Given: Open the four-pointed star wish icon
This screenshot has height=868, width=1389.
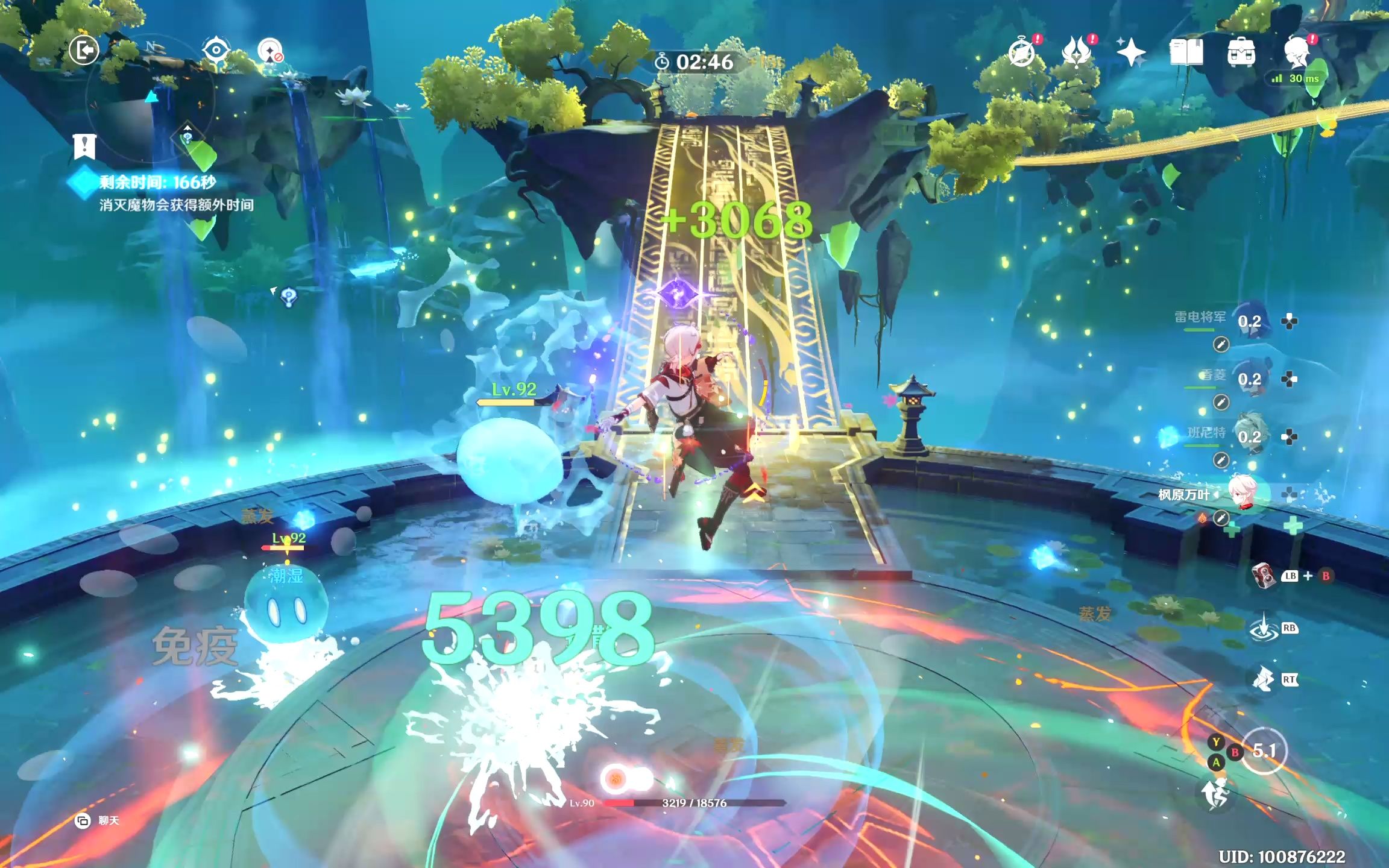Looking at the screenshot, I should coord(1131,53).
